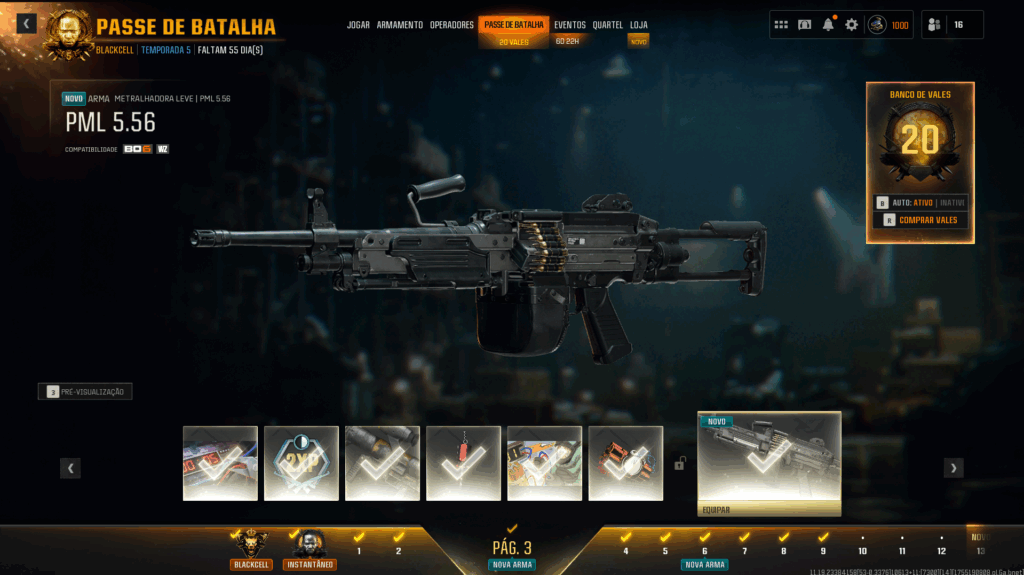Jump to the Instantâneo rewards page
1024x575 pixels.
(309, 548)
